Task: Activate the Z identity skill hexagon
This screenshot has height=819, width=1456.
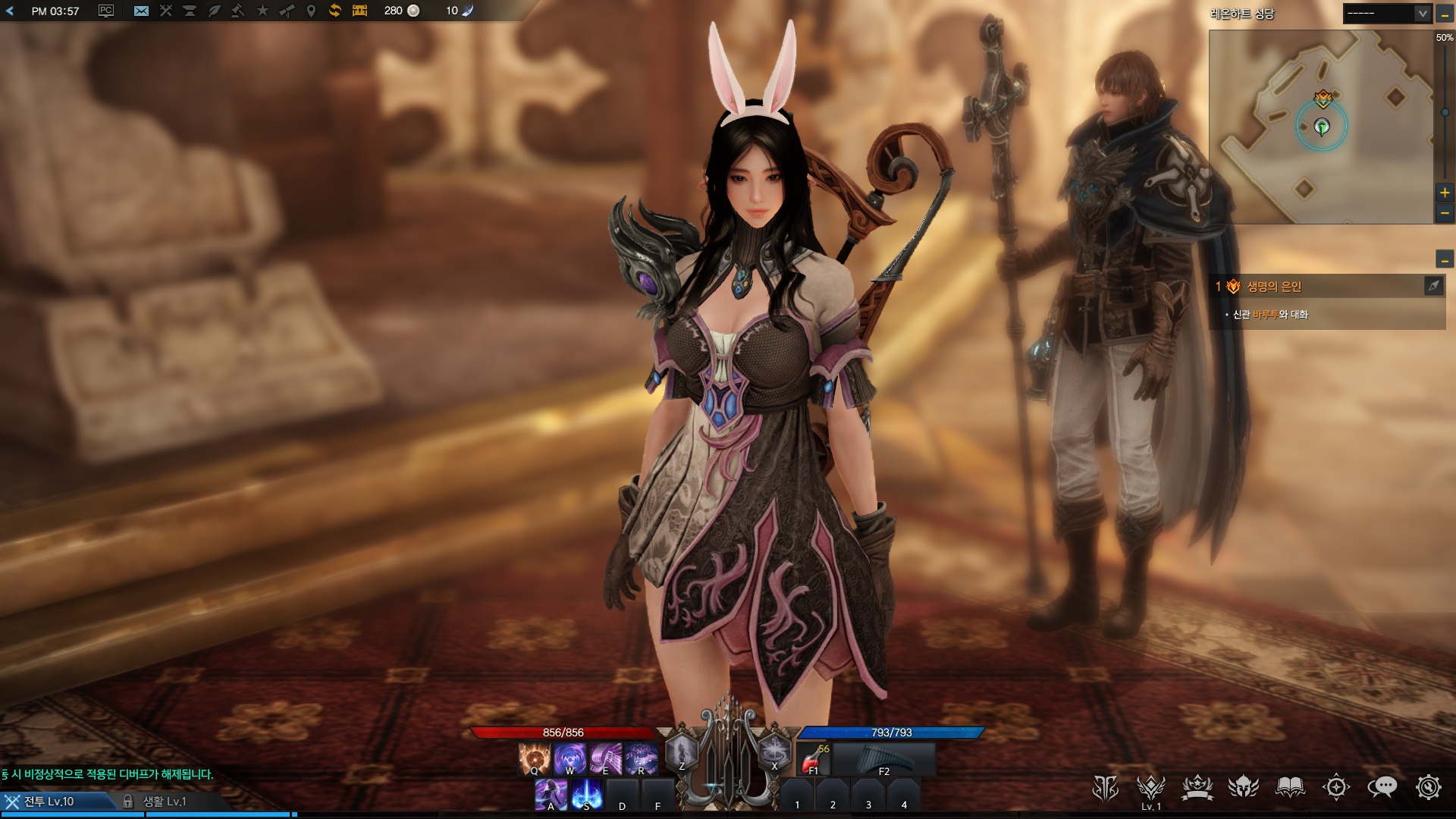Action: (681, 753)
